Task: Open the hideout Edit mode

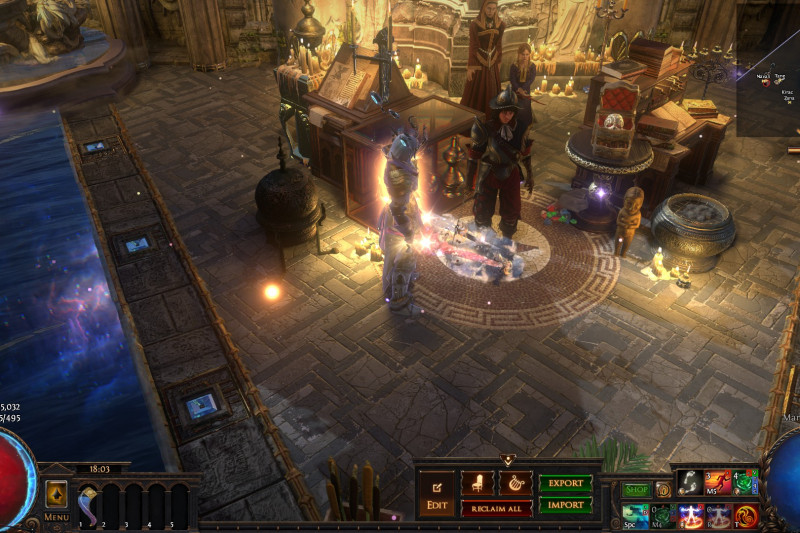Action: tap(436, 494)
